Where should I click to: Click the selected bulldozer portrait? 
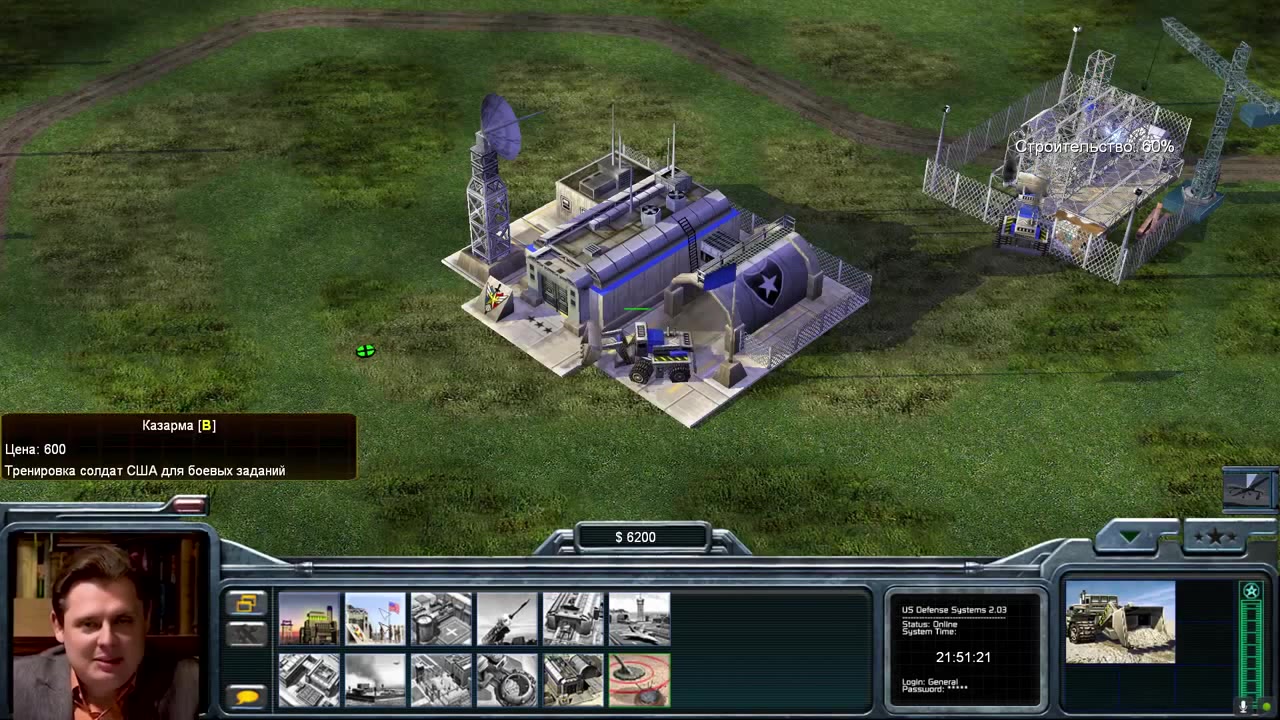point(1120,622)
